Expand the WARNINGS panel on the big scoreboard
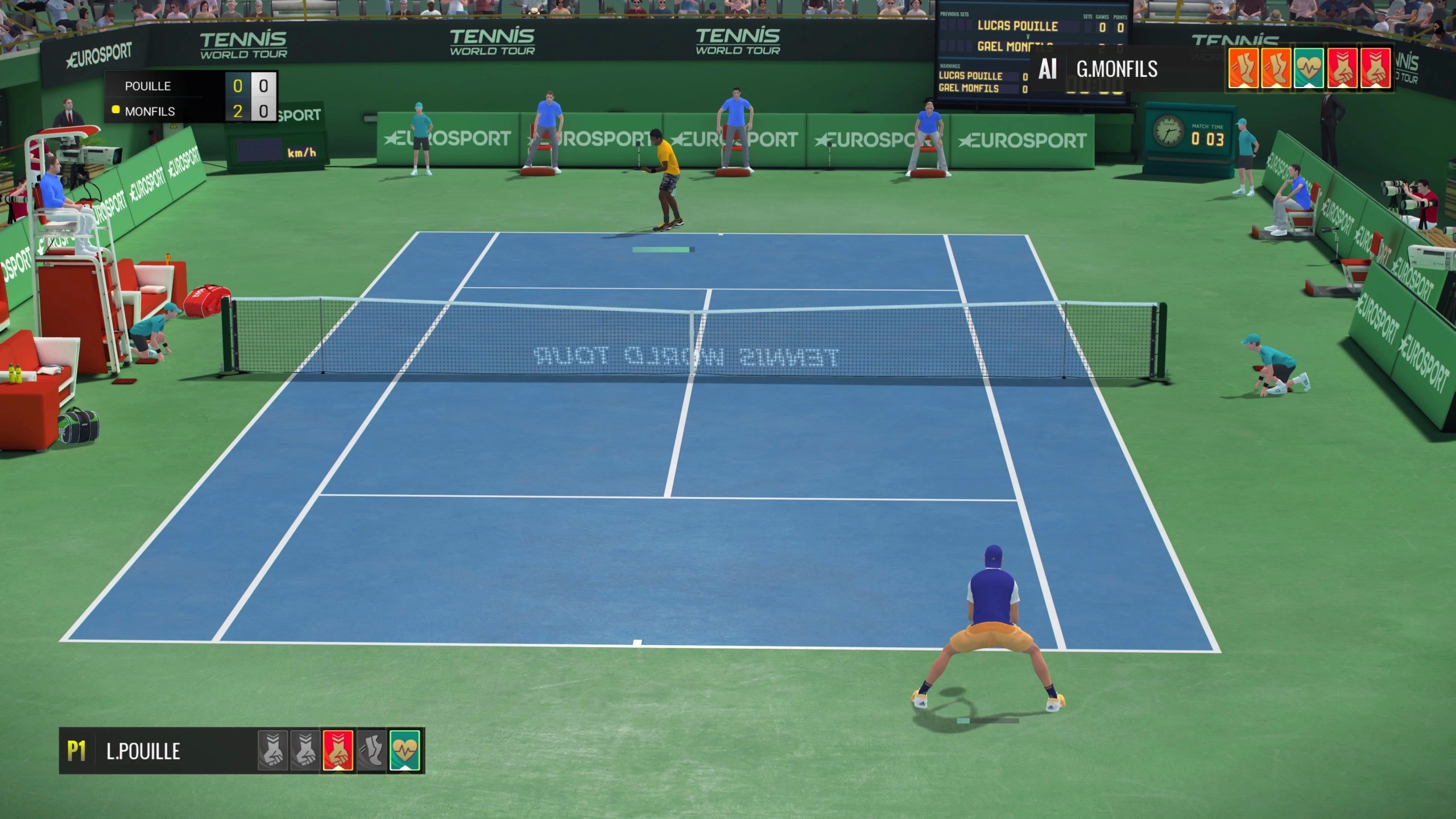Viewport: 1456px width, 819px height. click(951, 65)
